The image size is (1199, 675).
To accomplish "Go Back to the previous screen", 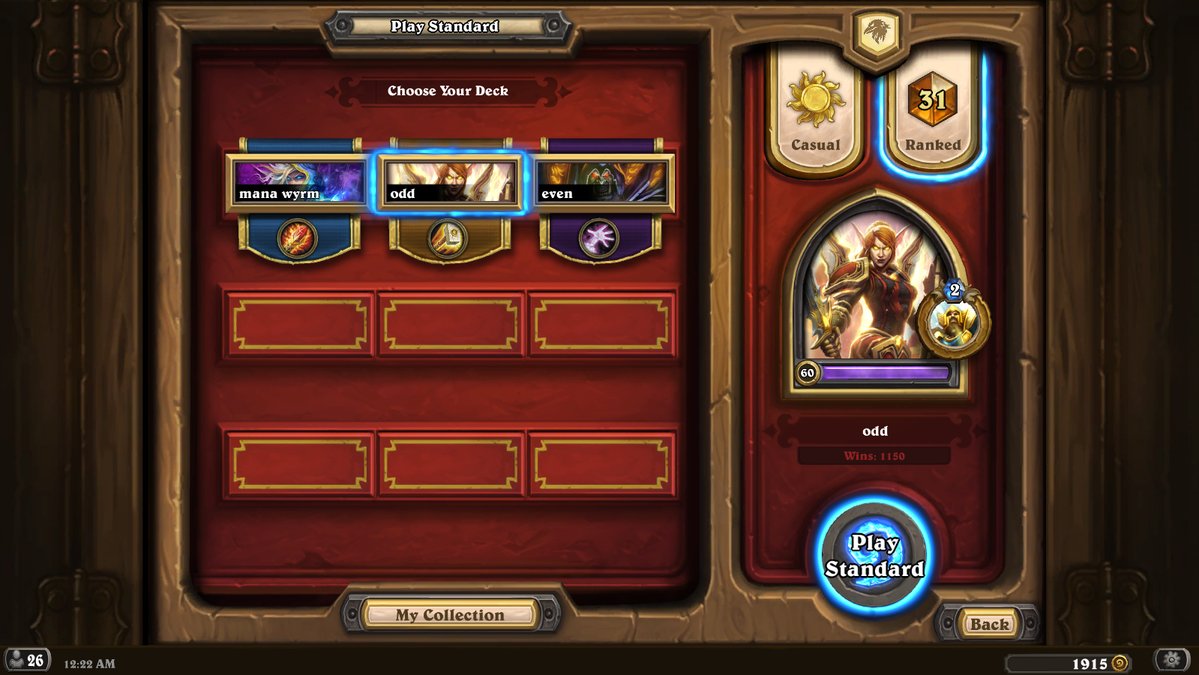I will coord(988,624).
